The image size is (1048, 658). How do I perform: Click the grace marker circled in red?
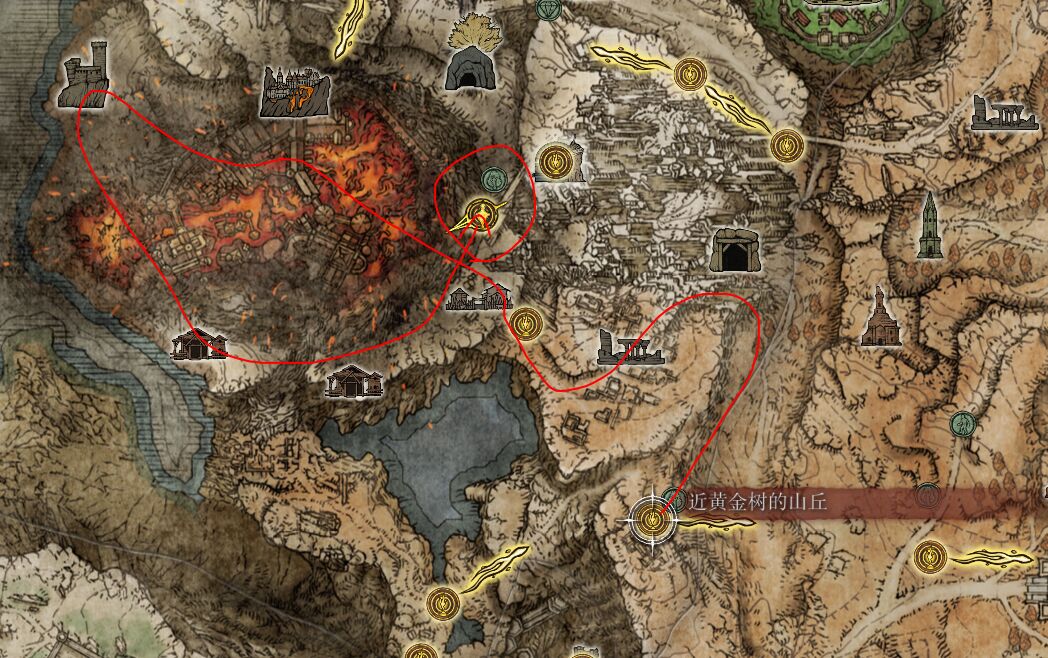tap(481, 213)
